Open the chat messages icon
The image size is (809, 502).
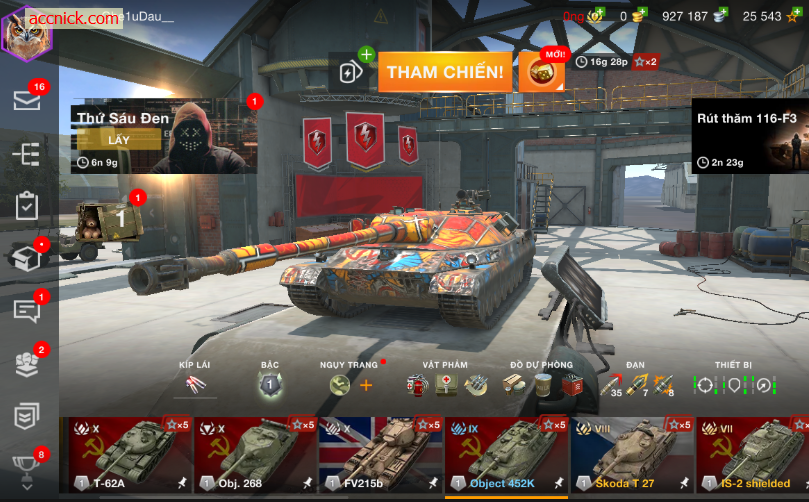pos(27,310)
